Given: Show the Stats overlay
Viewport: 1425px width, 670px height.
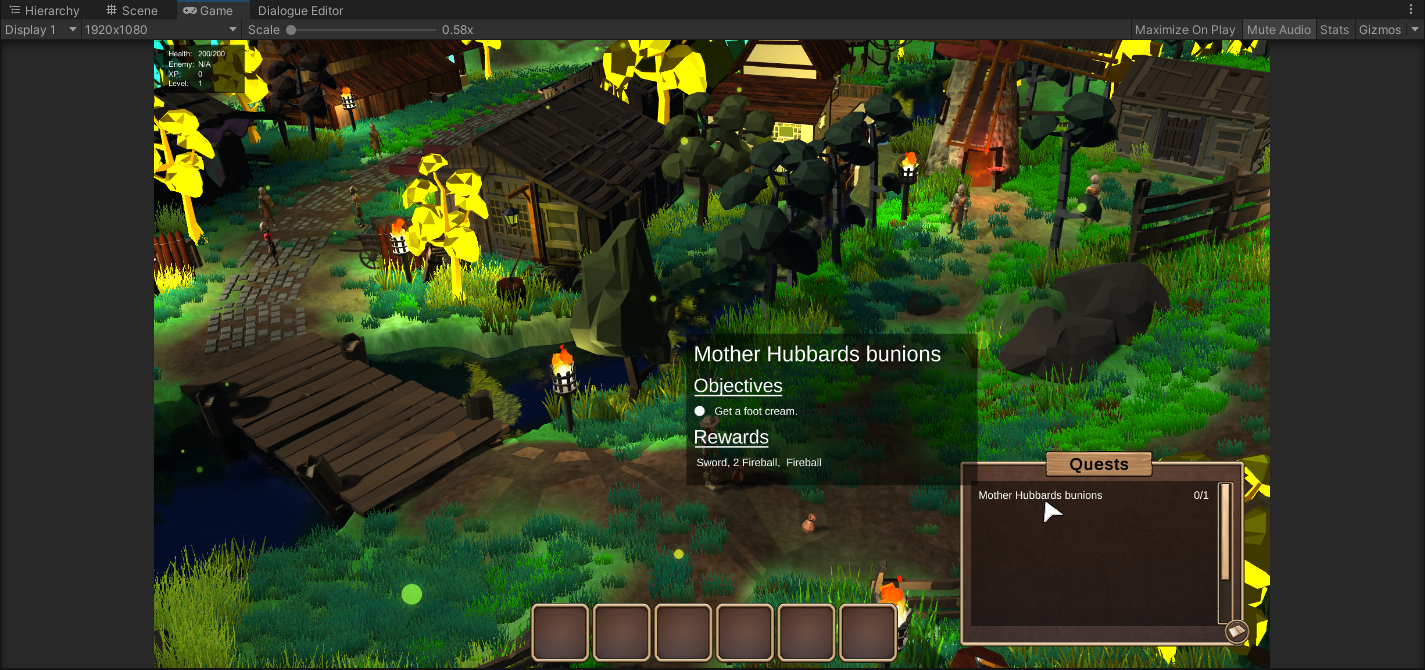Looking at the screenshot, I should pyautogui.click(x=1334, y=30).
